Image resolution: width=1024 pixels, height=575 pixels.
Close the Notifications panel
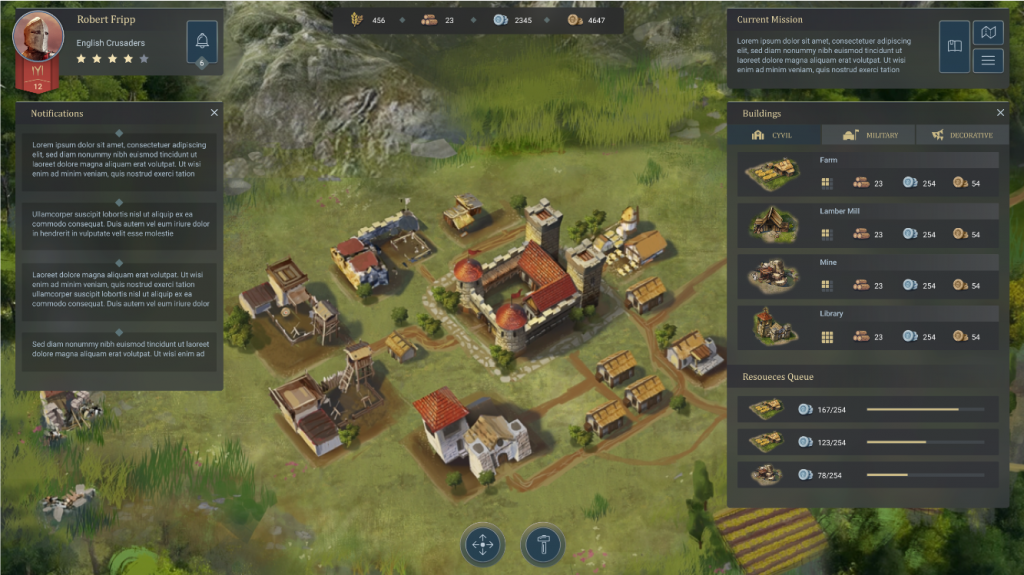214,113
